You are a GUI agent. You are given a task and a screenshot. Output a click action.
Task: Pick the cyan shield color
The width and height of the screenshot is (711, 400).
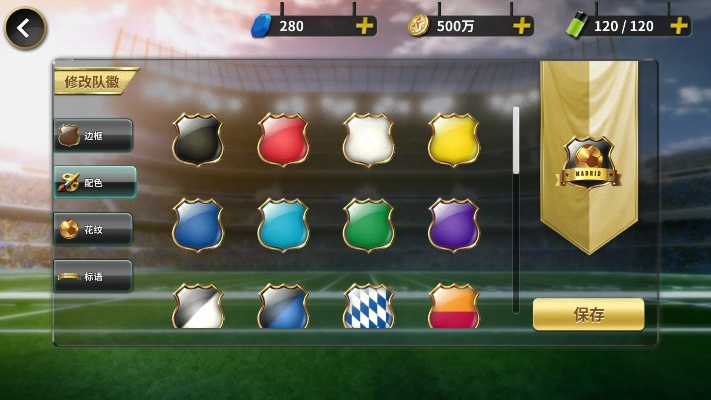coord(283,224)
